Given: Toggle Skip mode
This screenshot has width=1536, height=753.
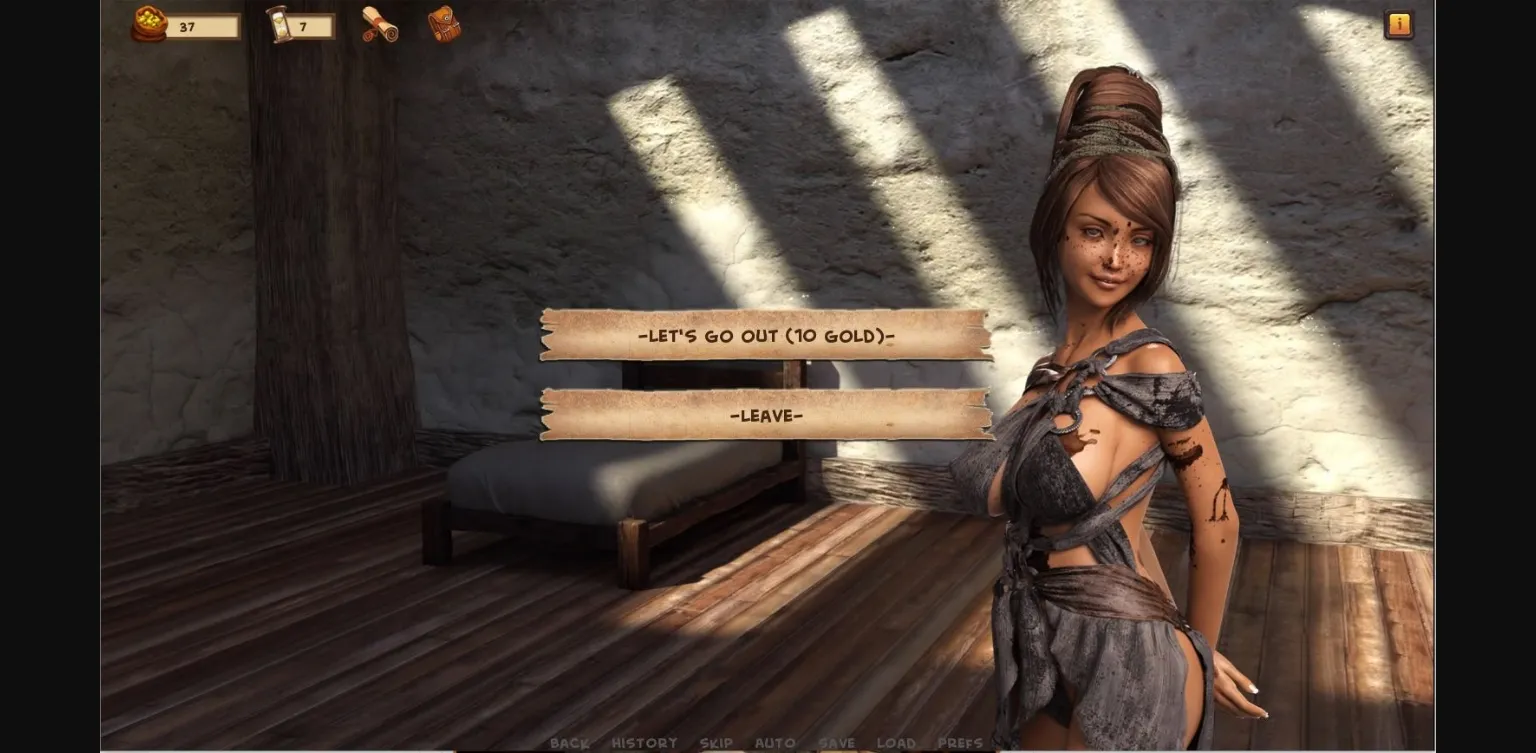Looking at the screenshot, I should point(716,743).
